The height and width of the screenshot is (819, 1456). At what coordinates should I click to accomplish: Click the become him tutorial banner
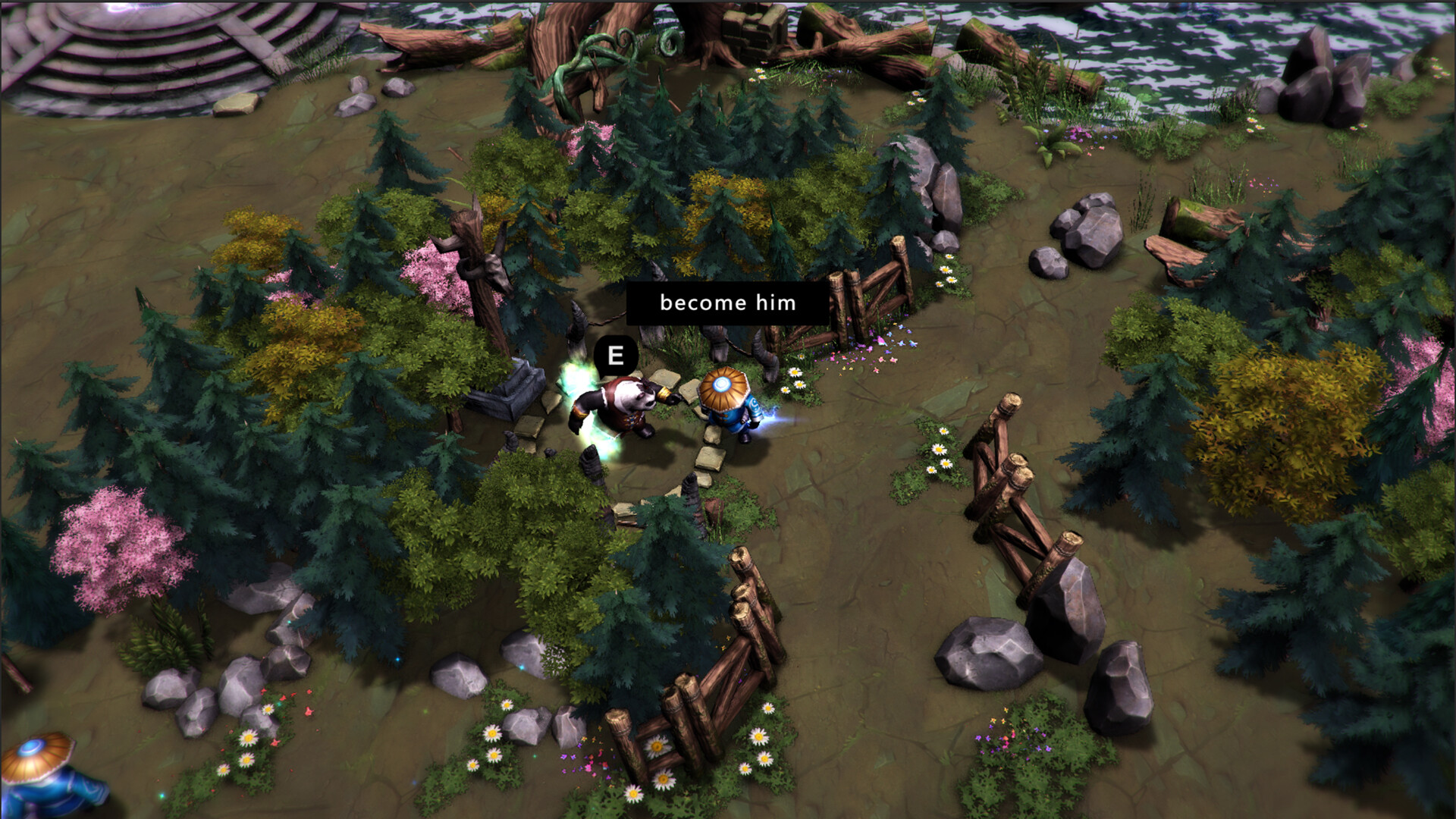726,304
